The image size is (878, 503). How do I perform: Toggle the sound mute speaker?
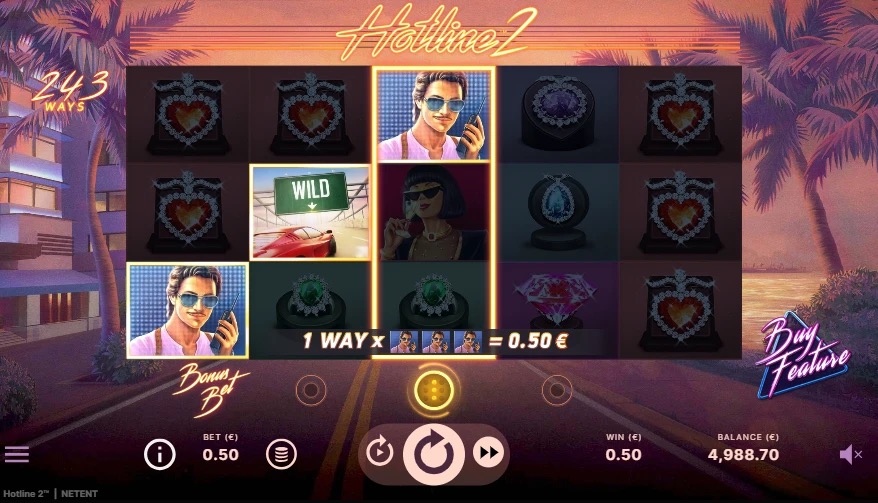pos(850,455)
